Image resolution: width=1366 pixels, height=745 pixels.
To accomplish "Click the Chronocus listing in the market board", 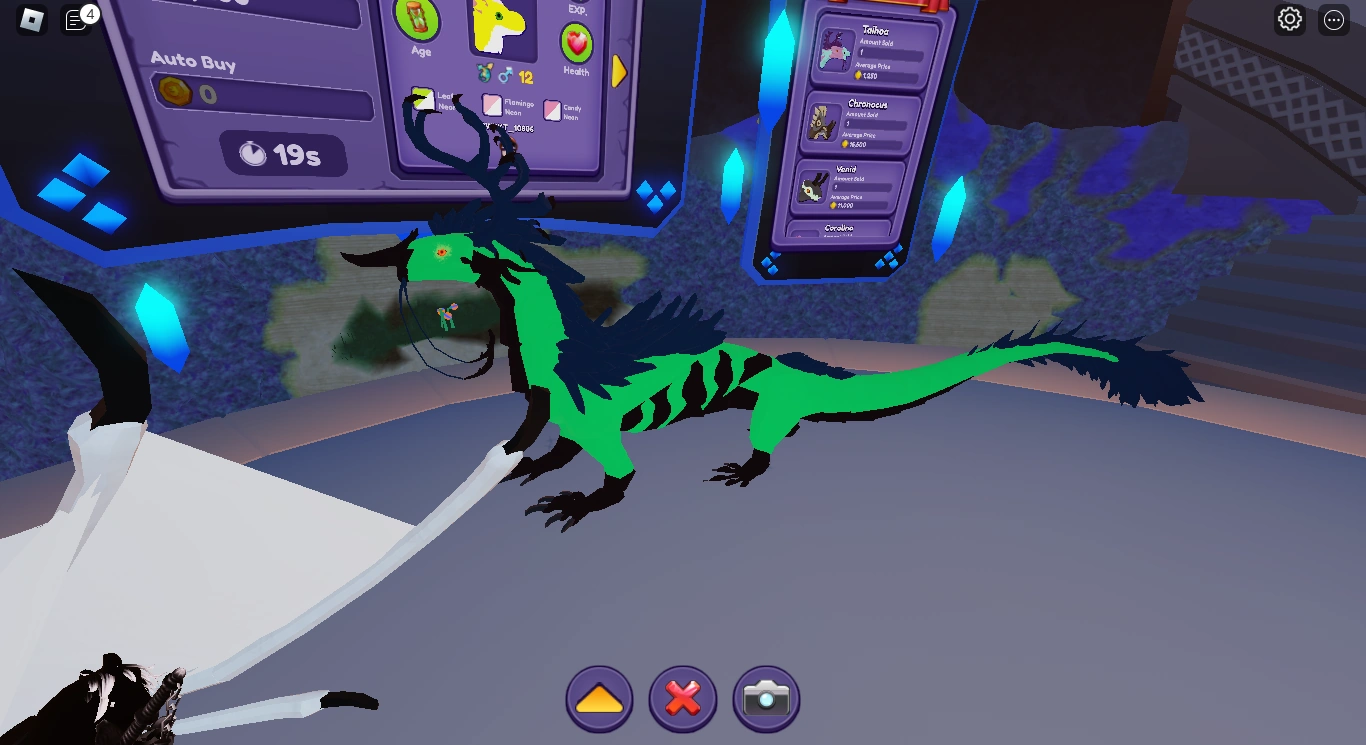I will pos(862,125).
